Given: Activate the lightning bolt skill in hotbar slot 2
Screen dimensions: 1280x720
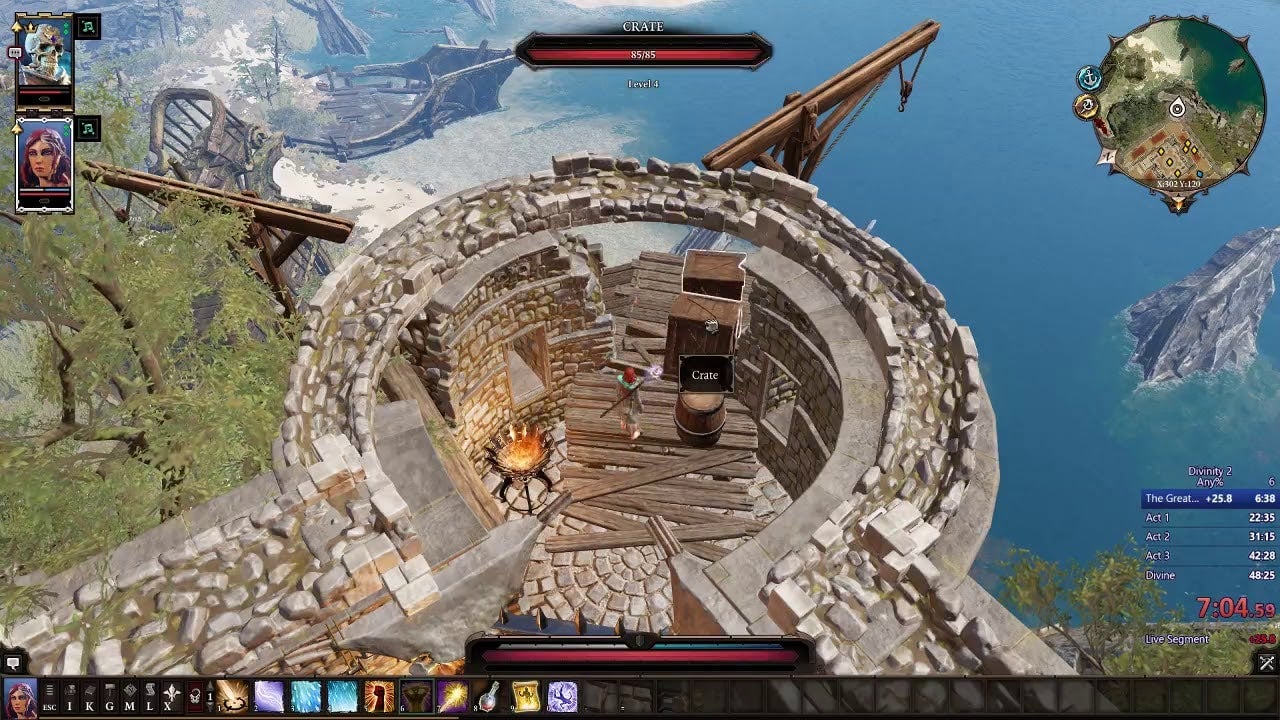Looking at the screenshot, I should (269, 696).
